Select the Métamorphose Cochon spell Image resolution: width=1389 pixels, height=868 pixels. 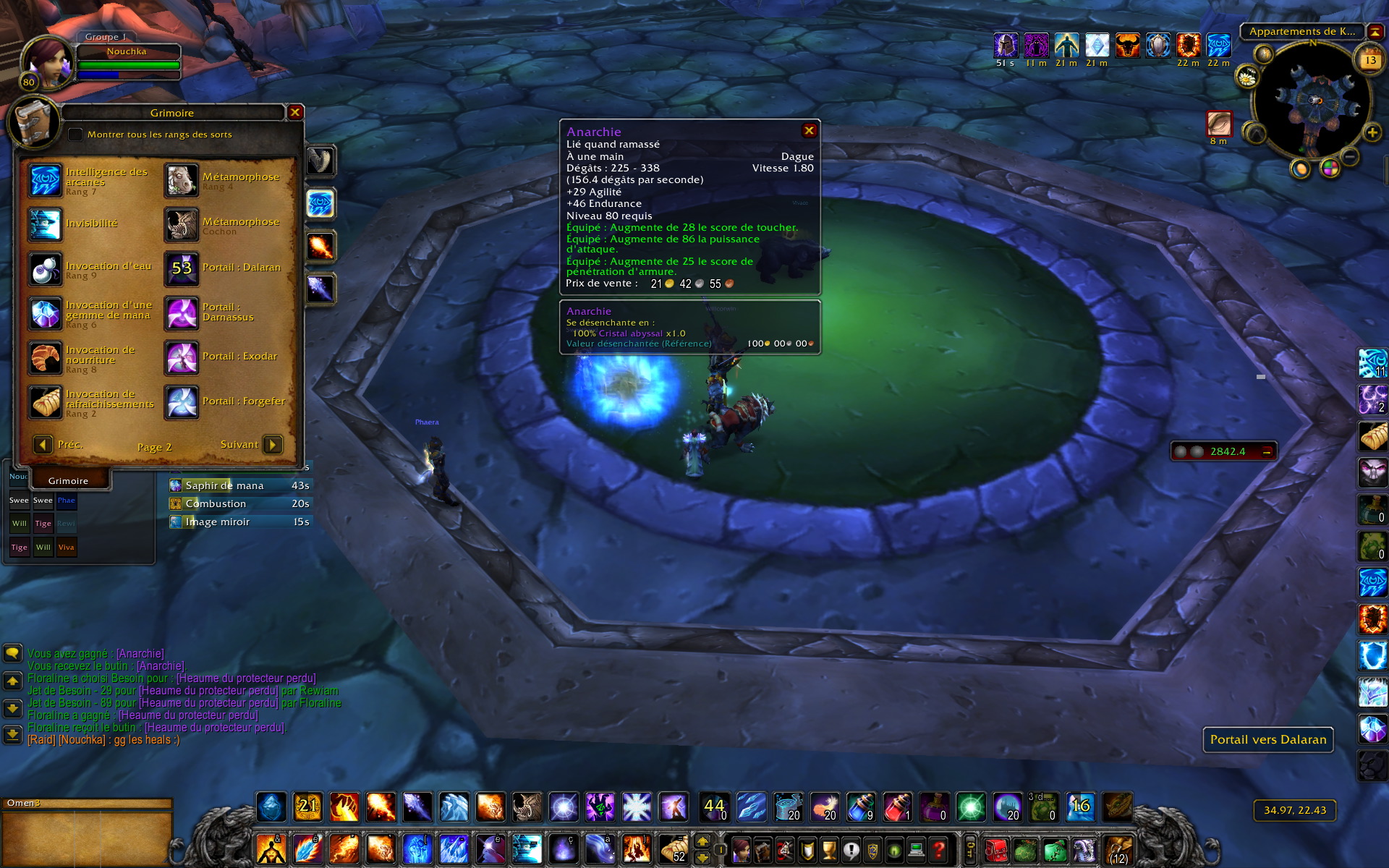(182, 225)
